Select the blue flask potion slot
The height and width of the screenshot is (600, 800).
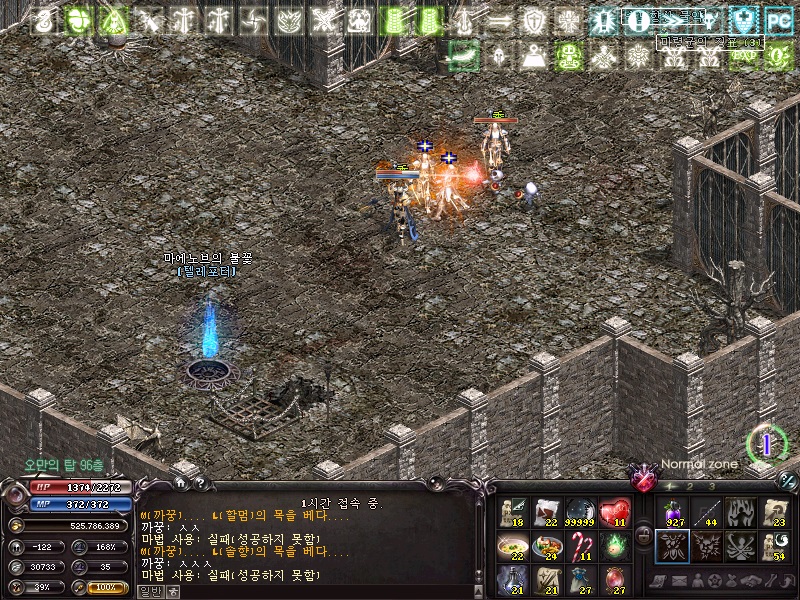[x=512, y=579]
